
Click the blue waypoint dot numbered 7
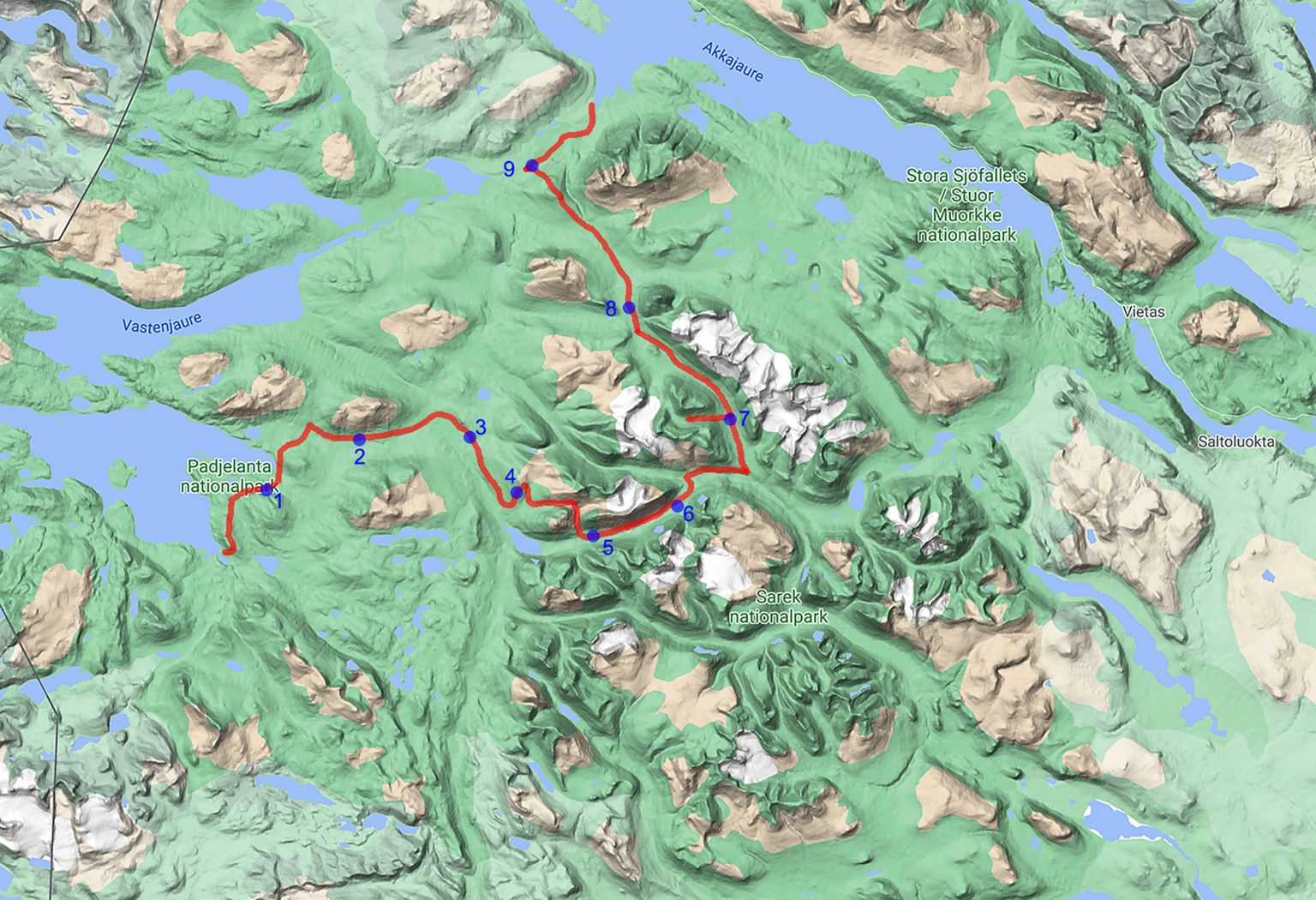tap(729, 419)
